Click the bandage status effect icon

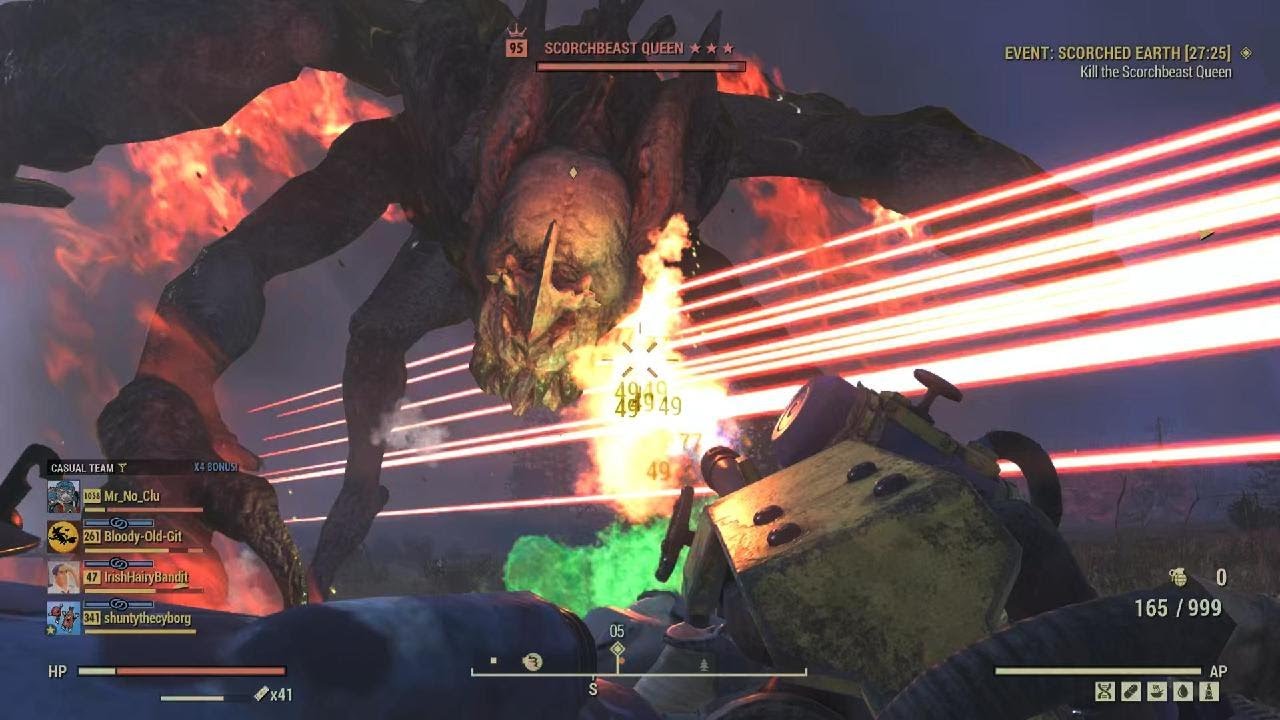tap(1131, 691)
